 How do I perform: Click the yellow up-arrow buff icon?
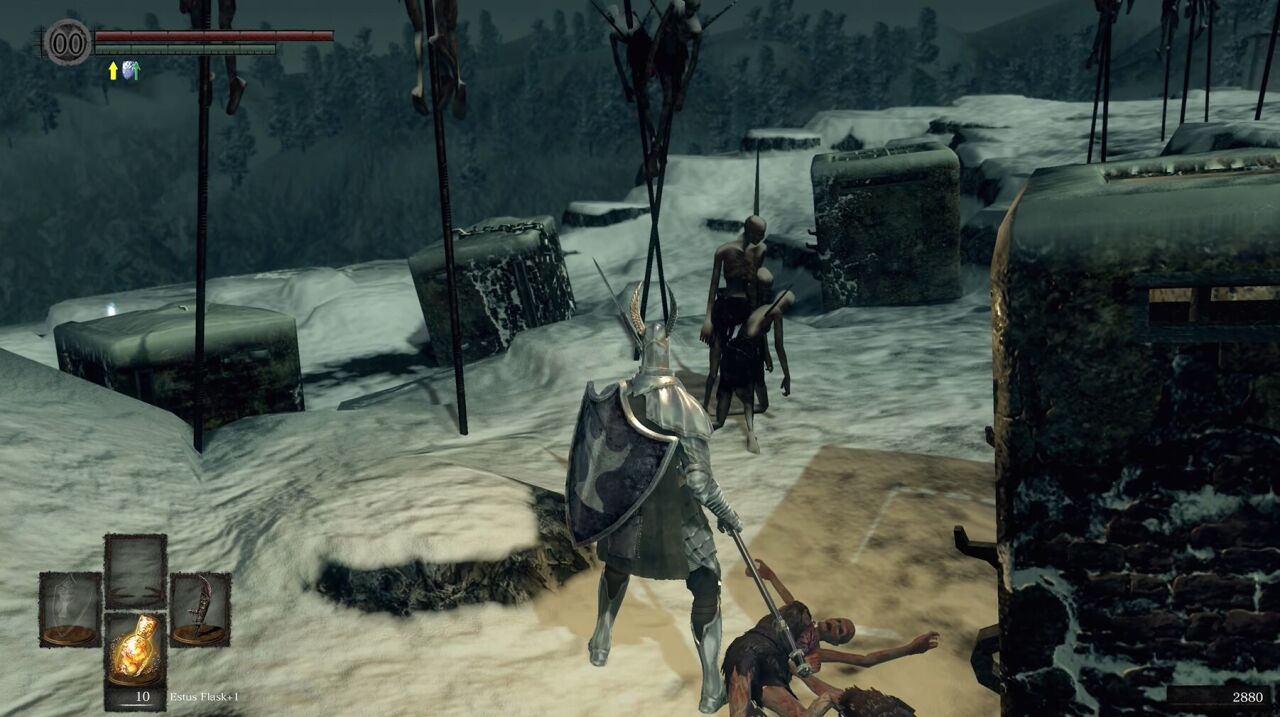tap(113, 70)
